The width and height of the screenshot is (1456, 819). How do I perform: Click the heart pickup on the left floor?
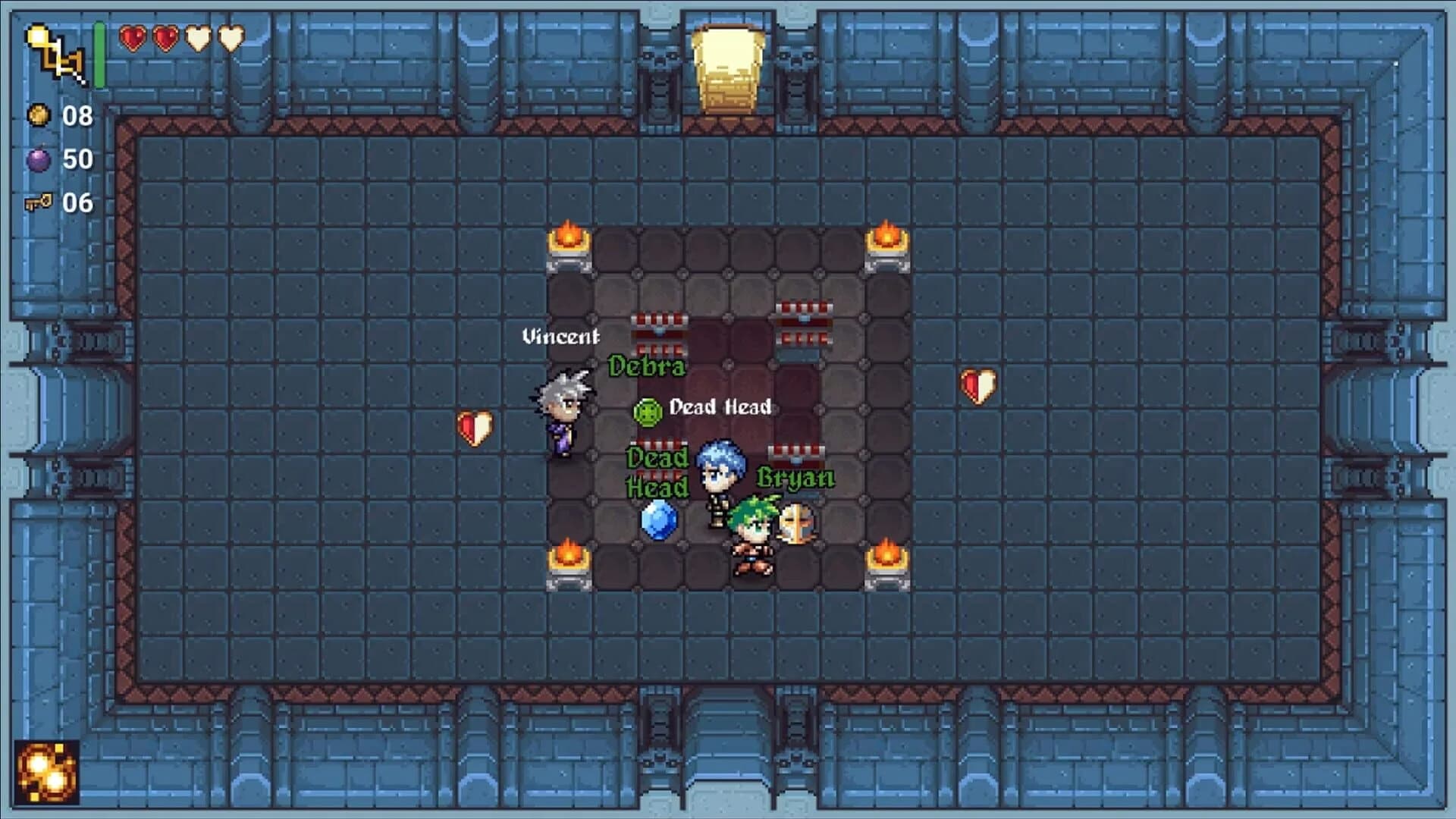pos(473,429)
